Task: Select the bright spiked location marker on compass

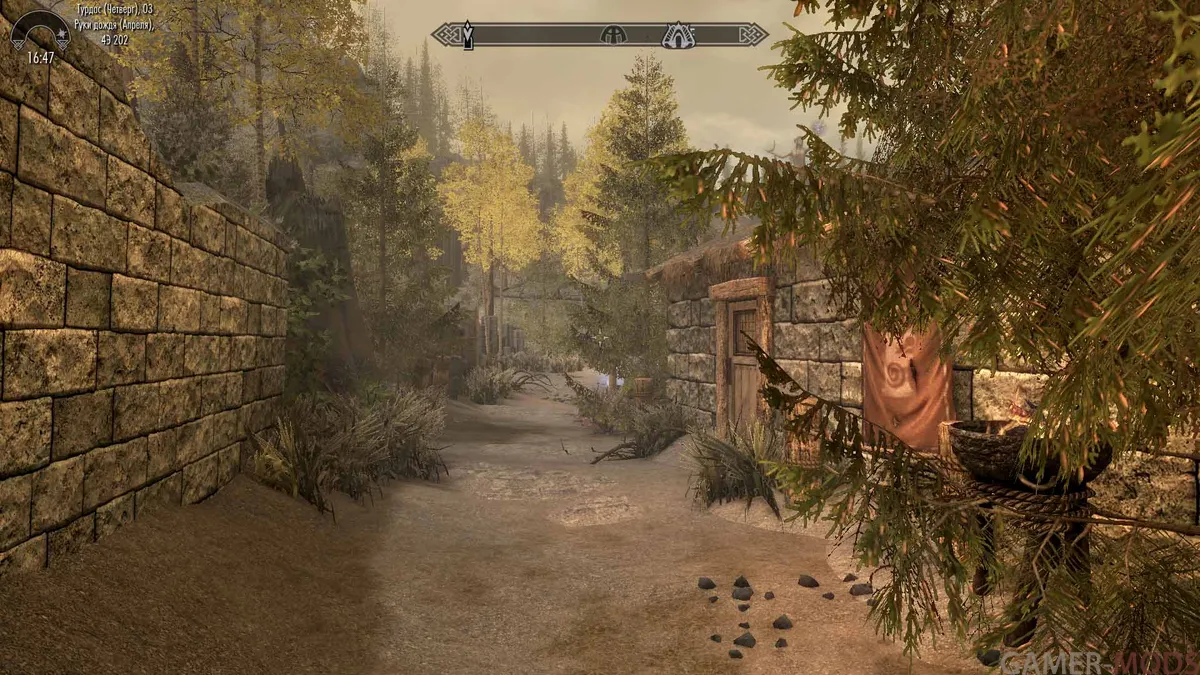Action: coord(678,36)
